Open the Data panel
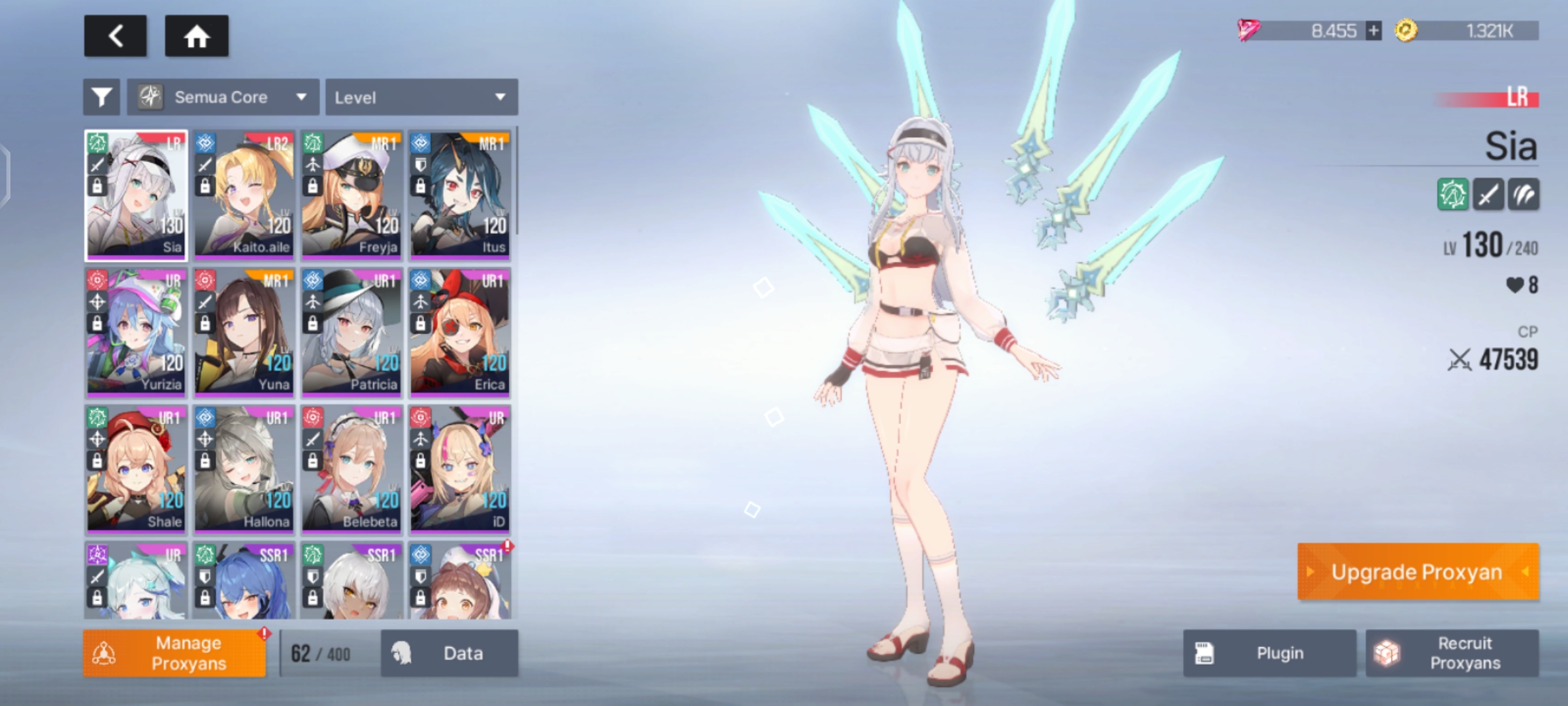The width and height of the screenshot is (1568, 706). tap(449, 653)
